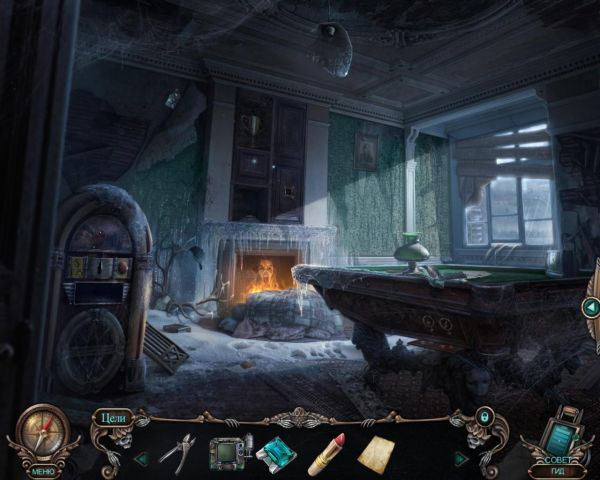Show the Цели objectives list

[111, 417]
